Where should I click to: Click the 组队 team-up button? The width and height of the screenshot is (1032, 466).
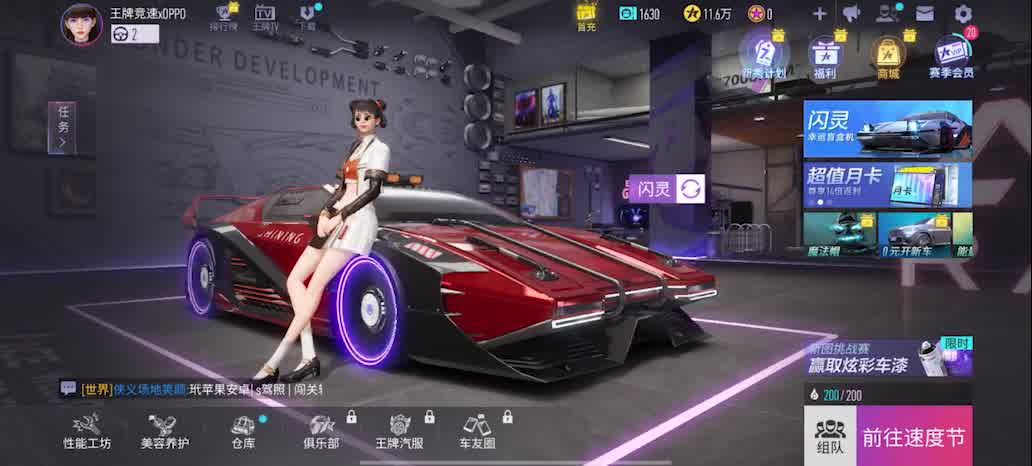pyautogui.click(x=829, y=436)
